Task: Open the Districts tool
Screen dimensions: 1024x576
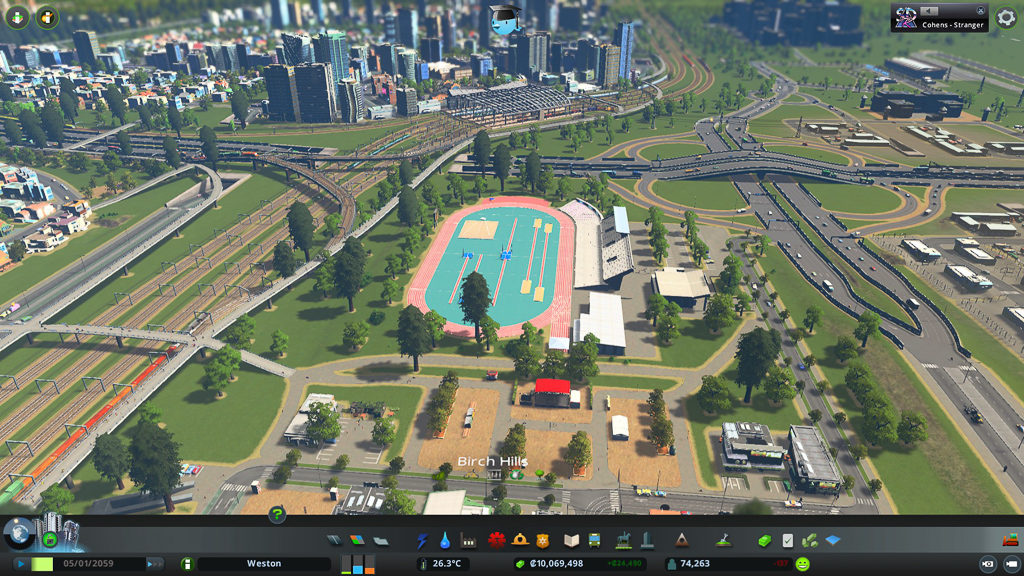Action: [380, 541]
